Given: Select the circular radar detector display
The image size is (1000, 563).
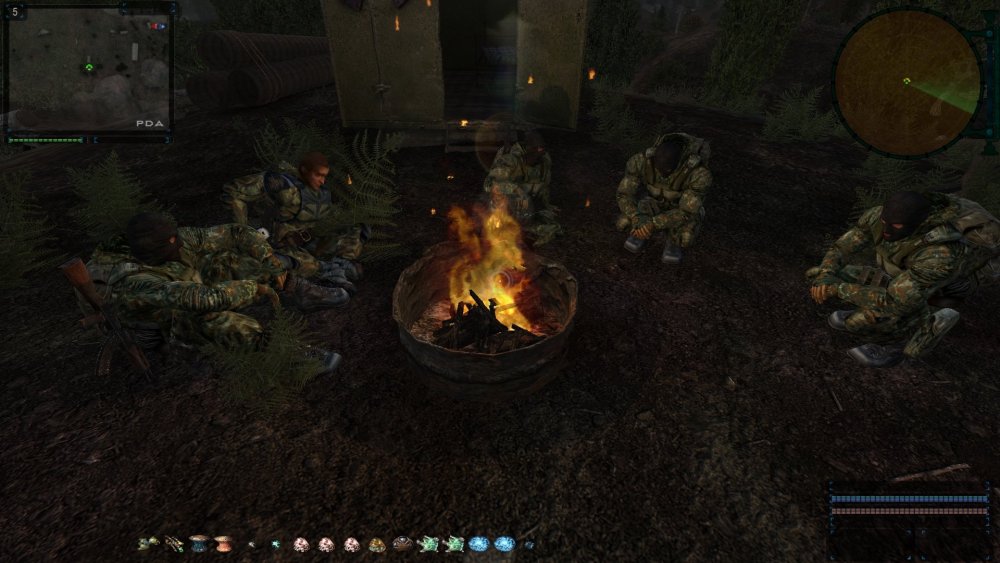Looking at the screenshot, I should coord(907,81).
